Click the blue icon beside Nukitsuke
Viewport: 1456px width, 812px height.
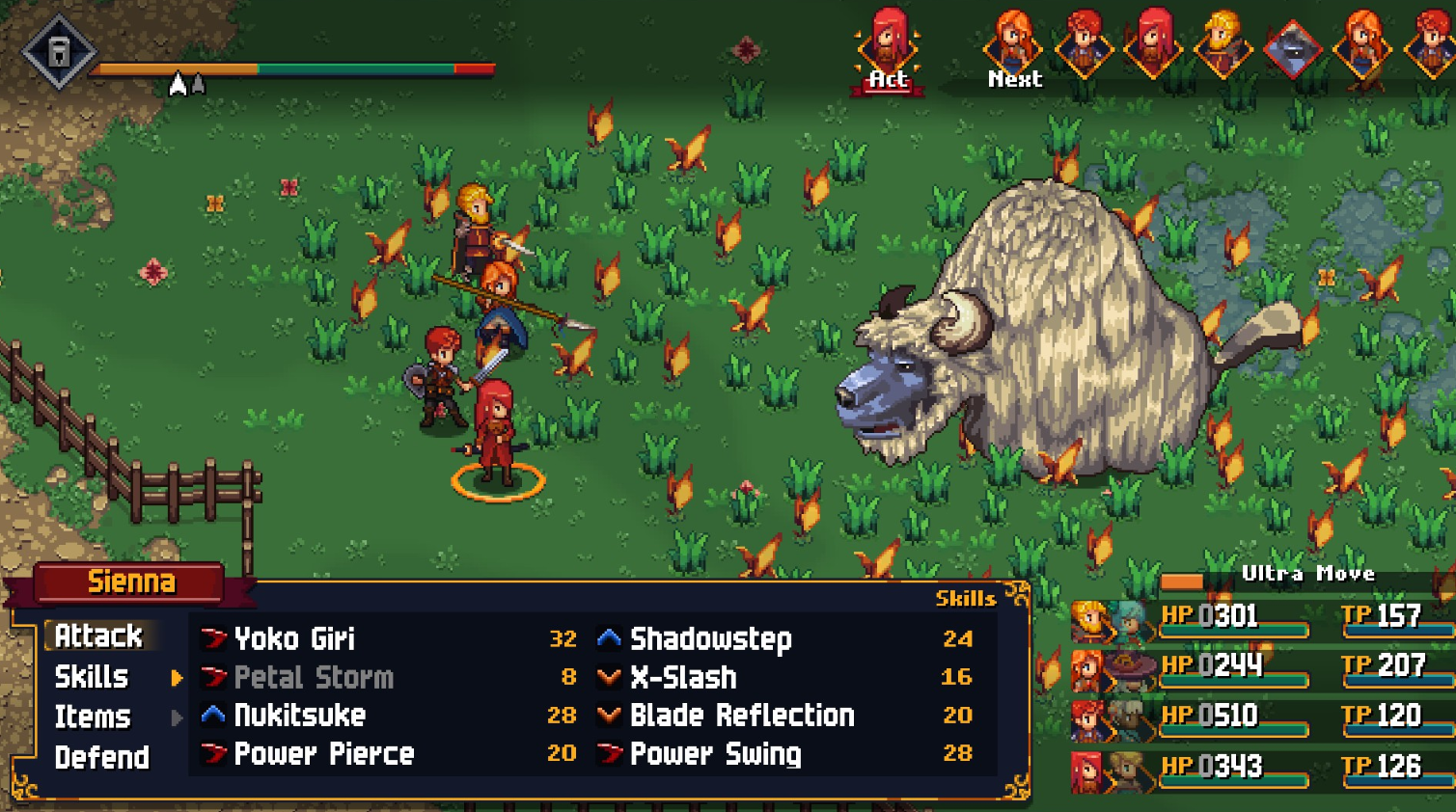click(214, 716)
